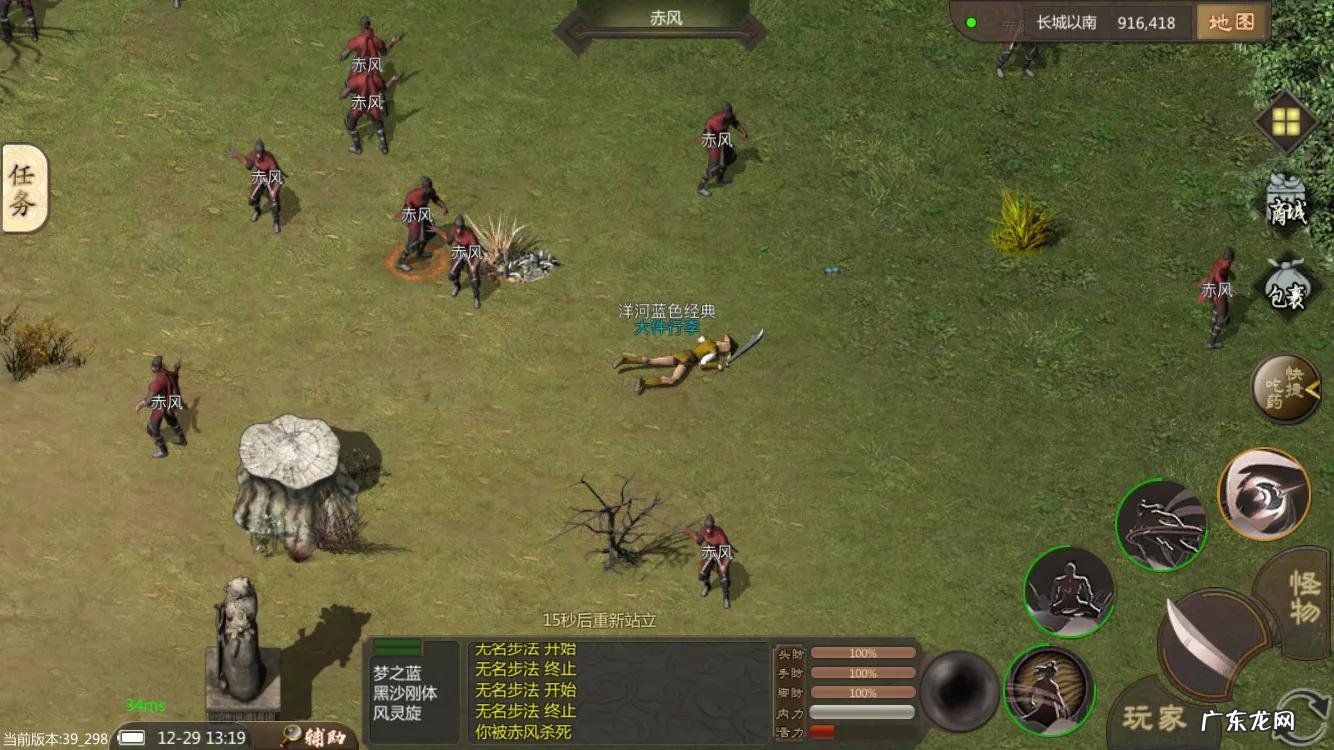Tap the black orb button
The height and width of the screenshot is (750, 1334).
coord(959,691)
